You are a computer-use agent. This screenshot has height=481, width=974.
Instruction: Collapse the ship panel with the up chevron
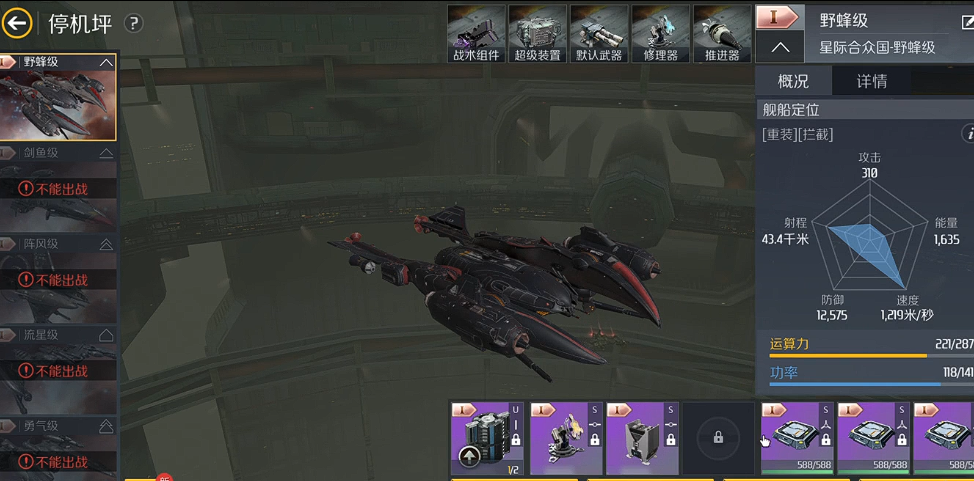click(780, 47)
